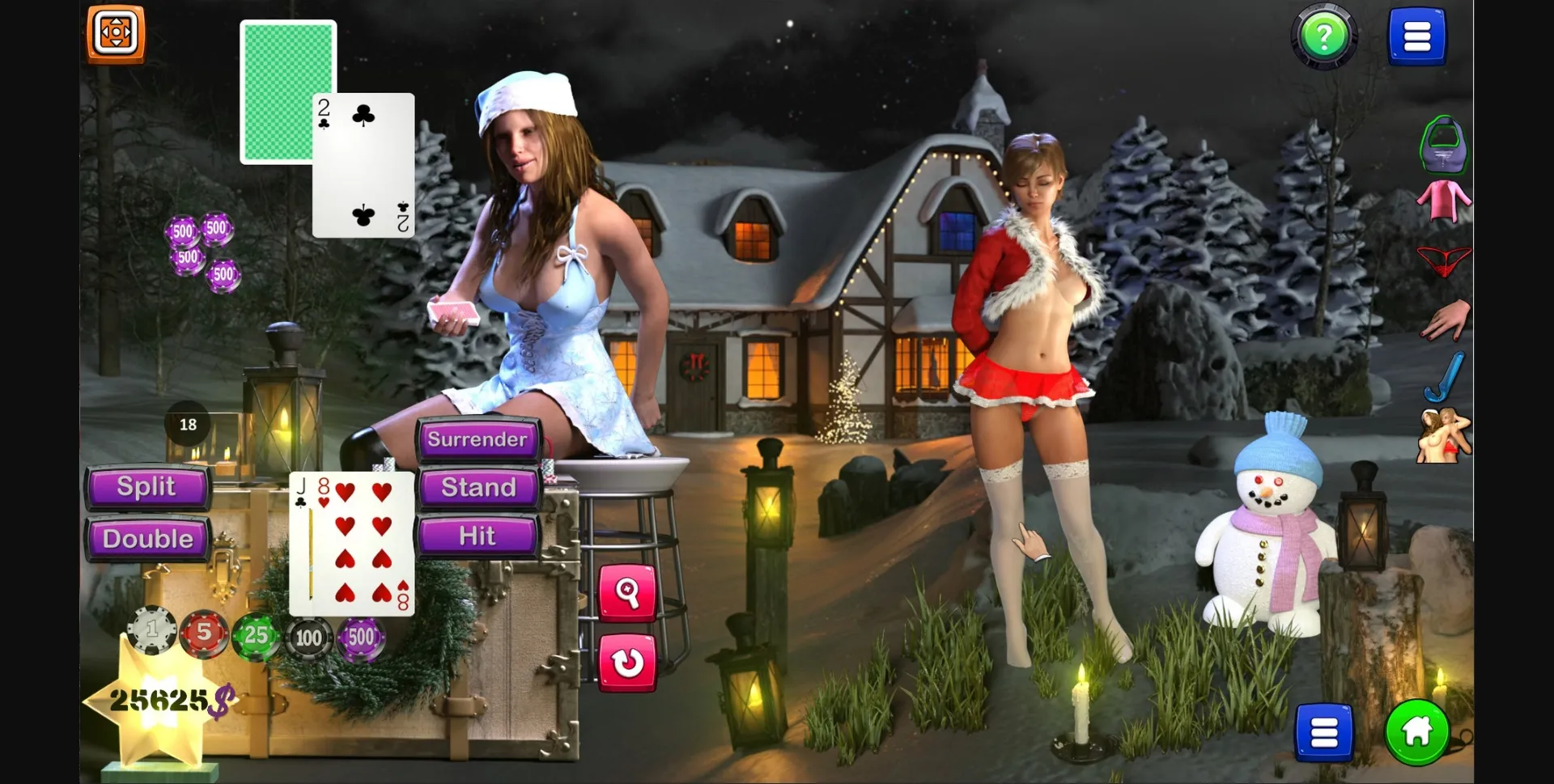This screenshot has width=1554, height=784.
Task: Click the Split button
Action: 147,487
